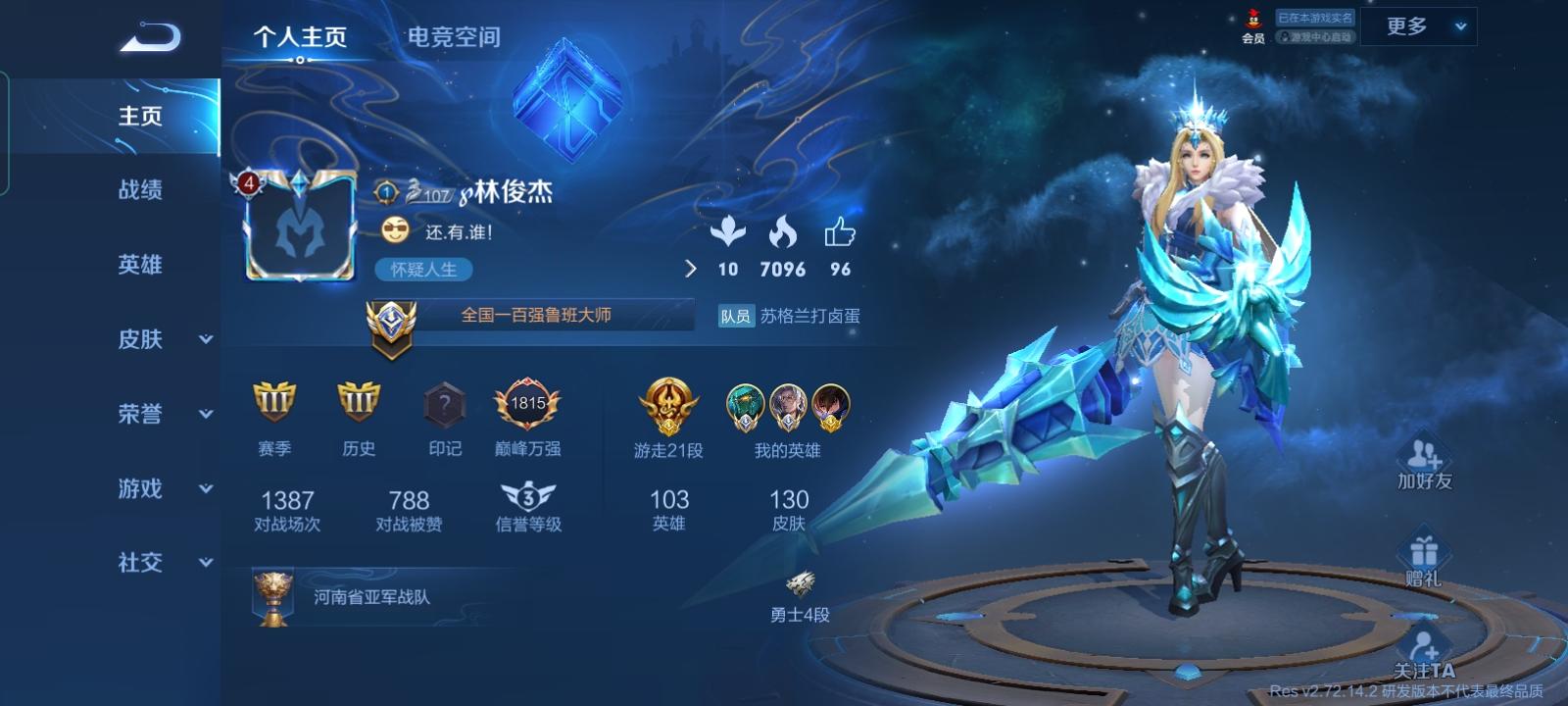
Task: Click the 会员 penguin membership icon
Action: [x=1251, y=22]
